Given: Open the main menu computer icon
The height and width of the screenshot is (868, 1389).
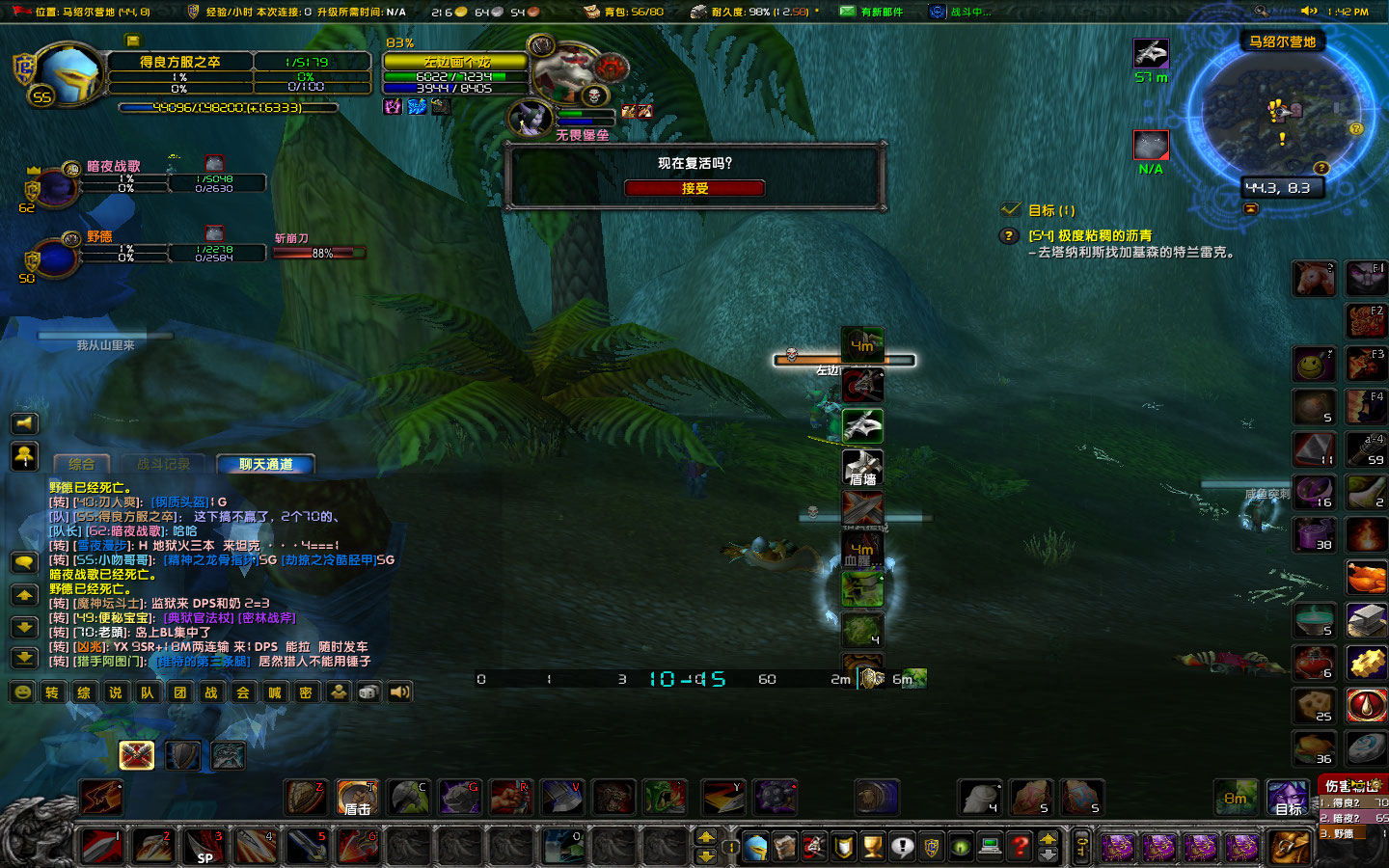Looking at the screenshot, I should click(x=989, y=846).
